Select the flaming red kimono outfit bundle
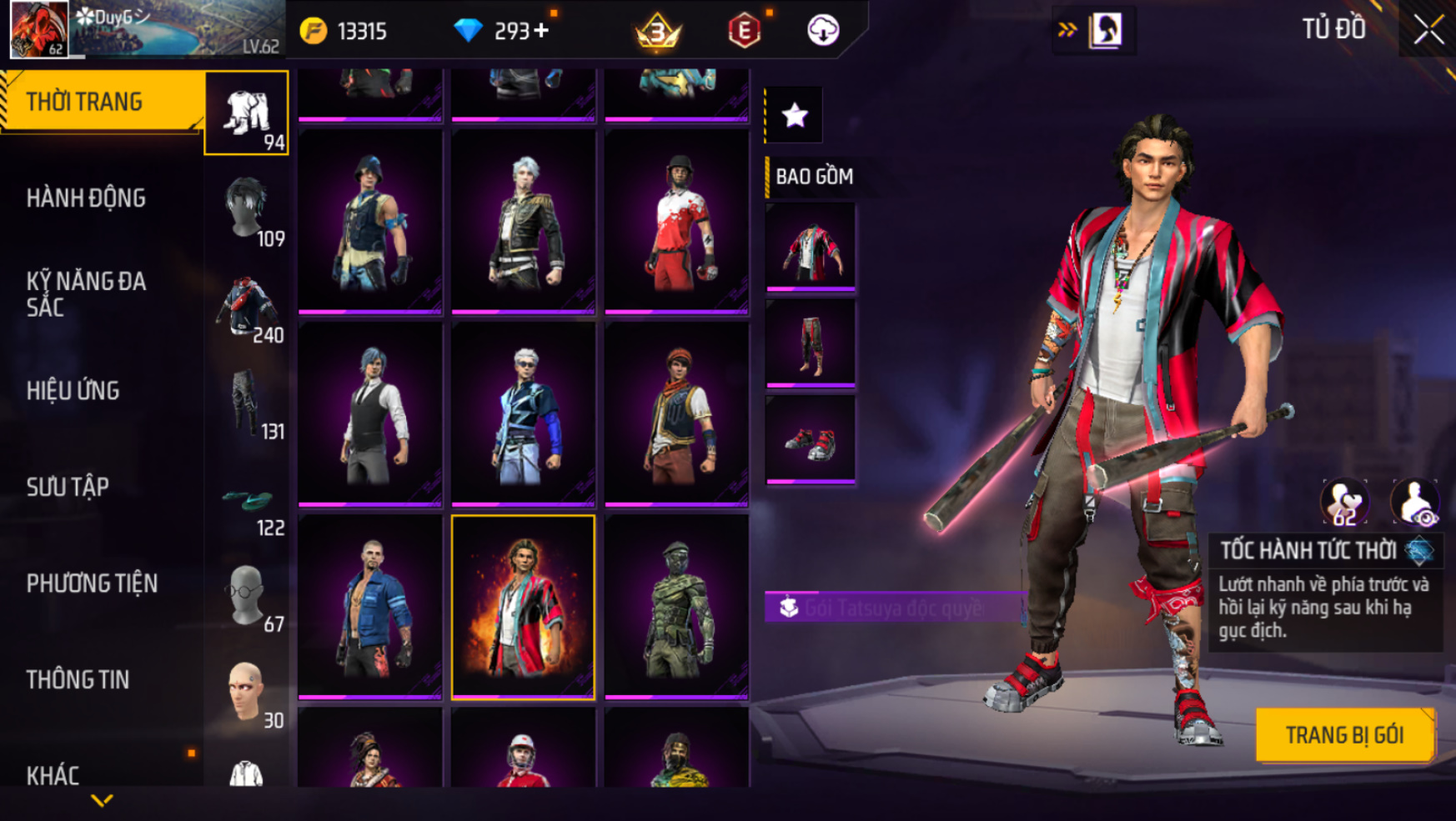1456x821 pixels. point(523,607)
